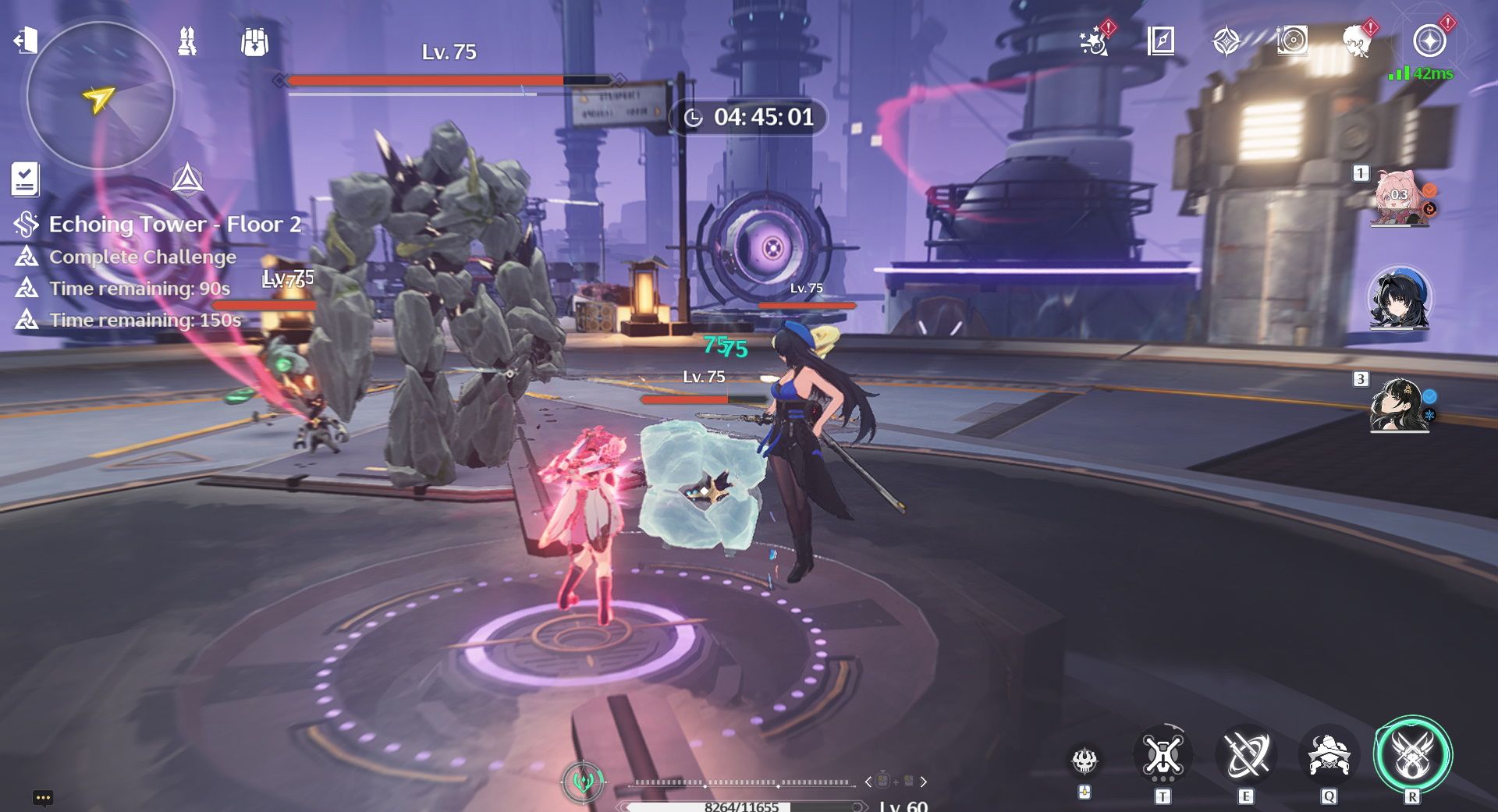Switch to party member number 3
The width and height of the screenshot is (1498, 812).
1400,404
